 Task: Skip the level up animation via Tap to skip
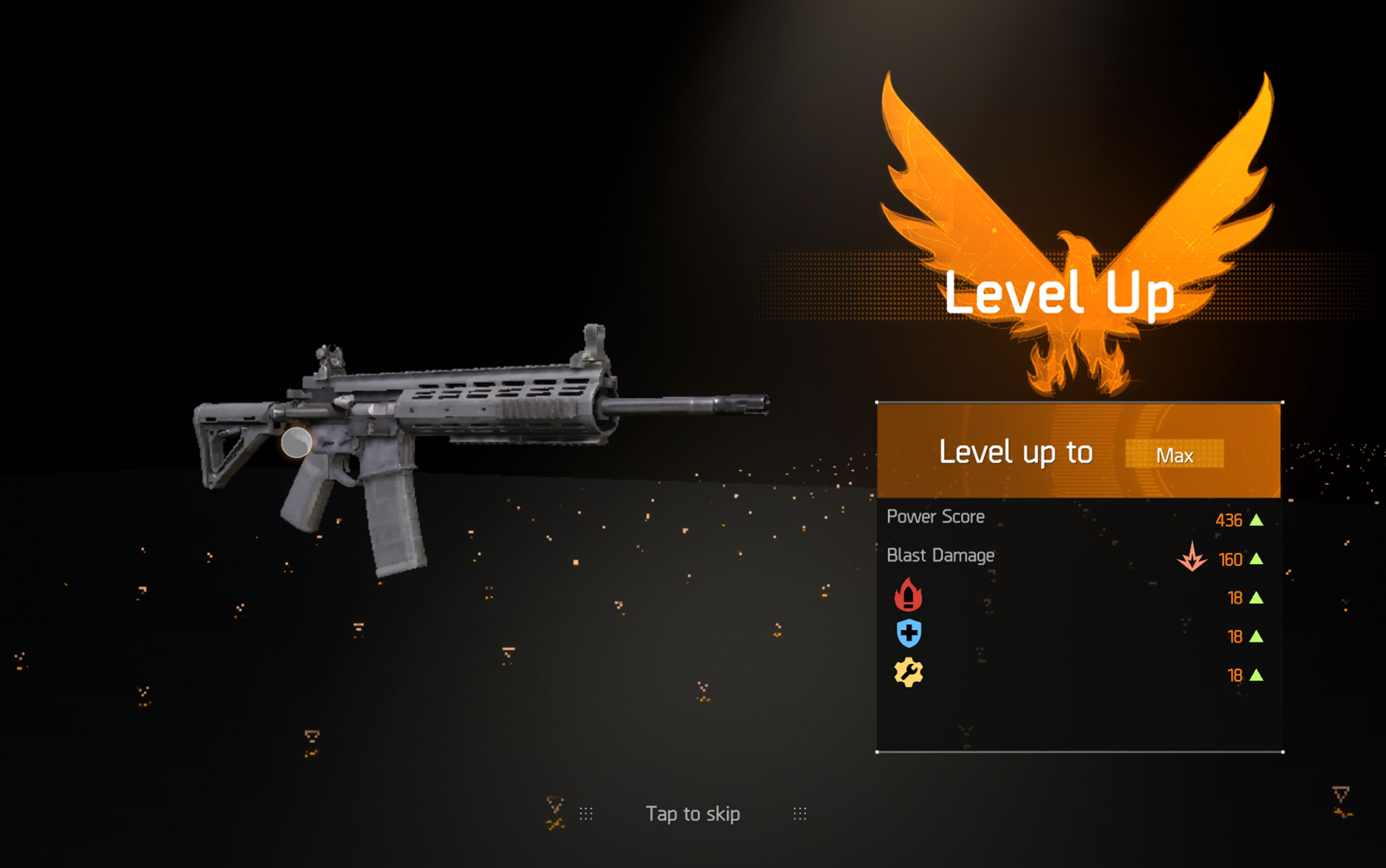tap(692, 814)
